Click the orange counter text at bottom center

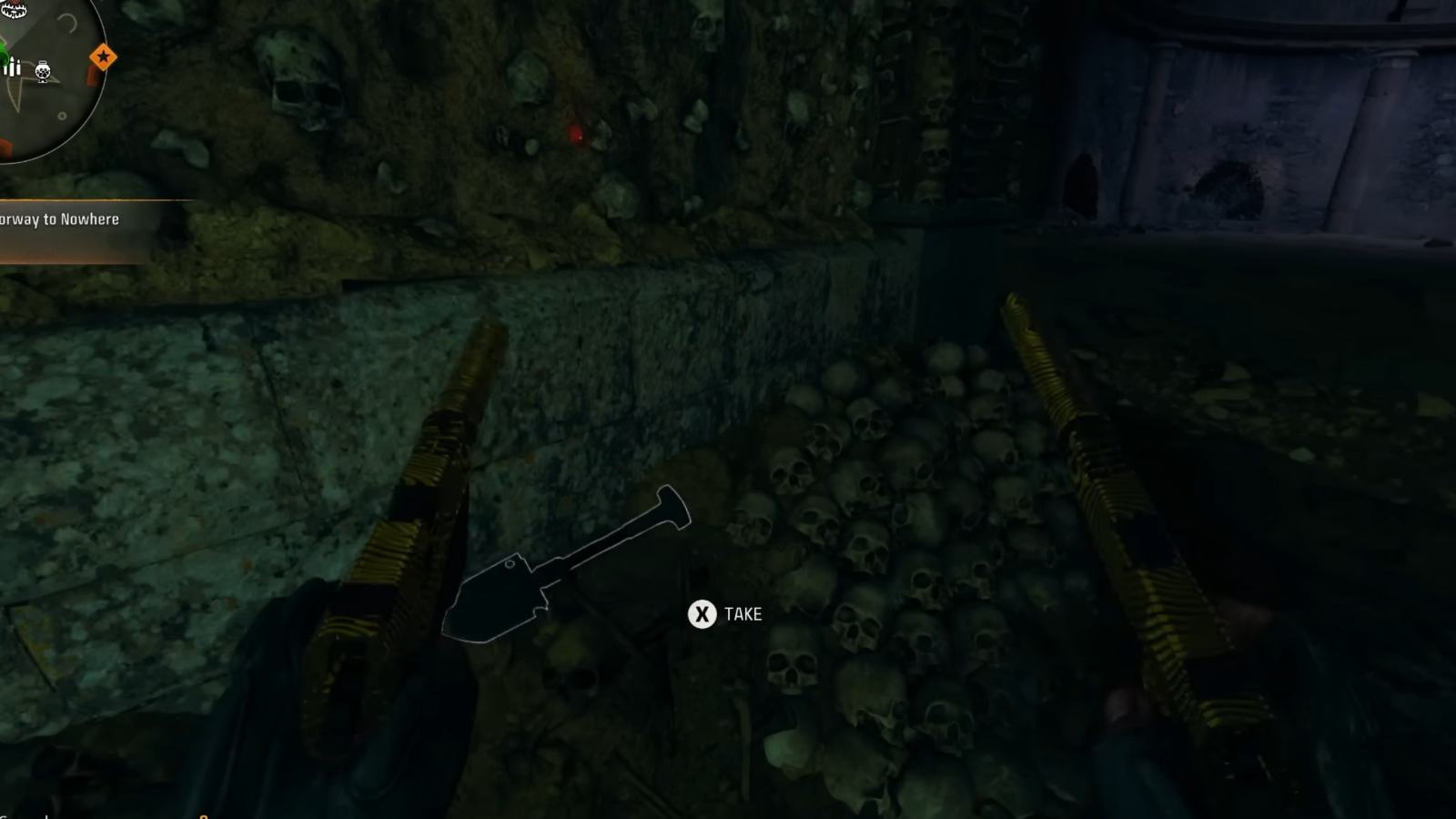point(205,816)
